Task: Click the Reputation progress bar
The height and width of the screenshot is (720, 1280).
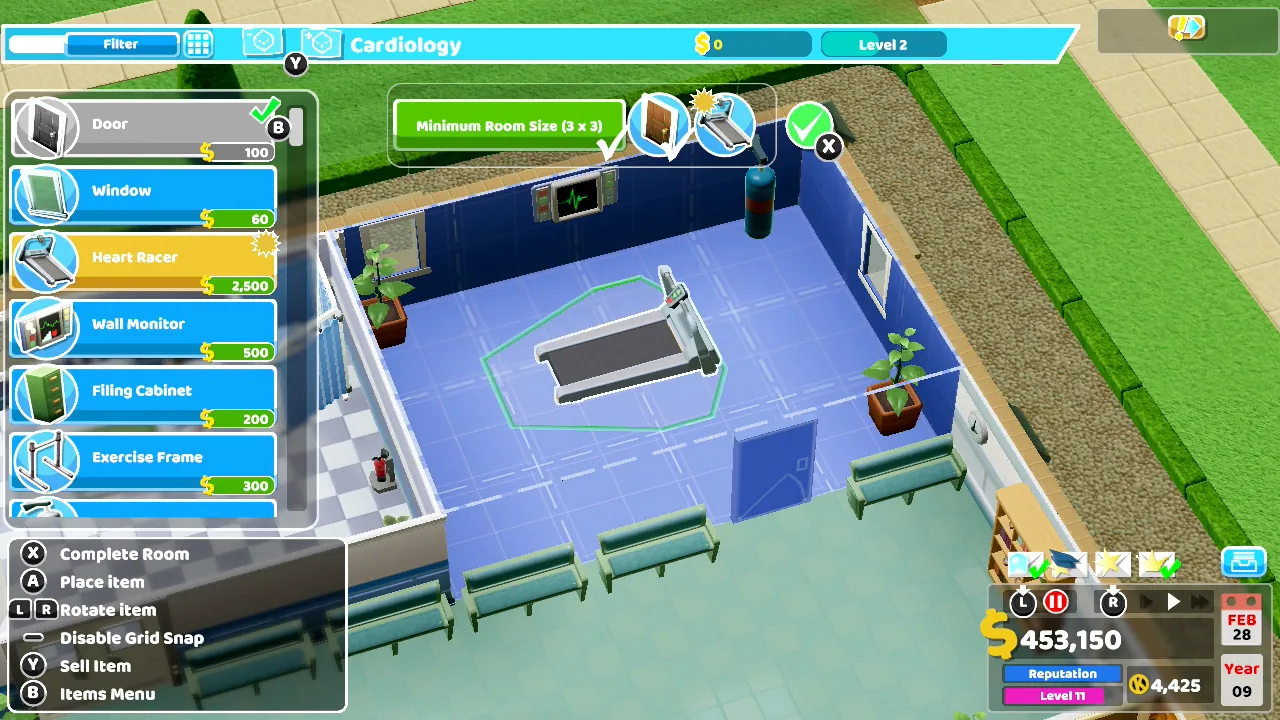Action: pyautogui.click(x=1061, y=673)
